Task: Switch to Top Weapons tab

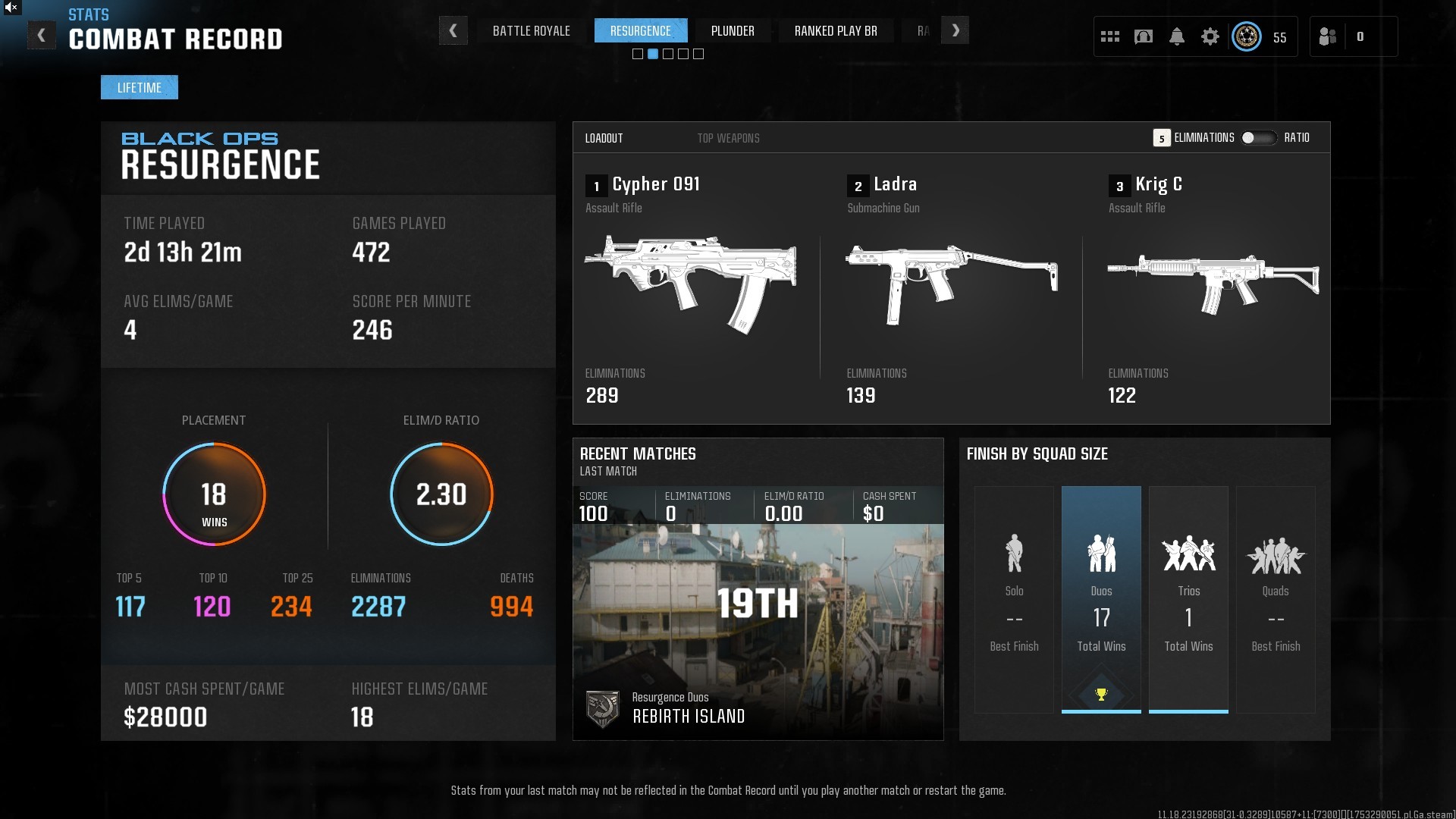Action: click(x=728, y=138)
